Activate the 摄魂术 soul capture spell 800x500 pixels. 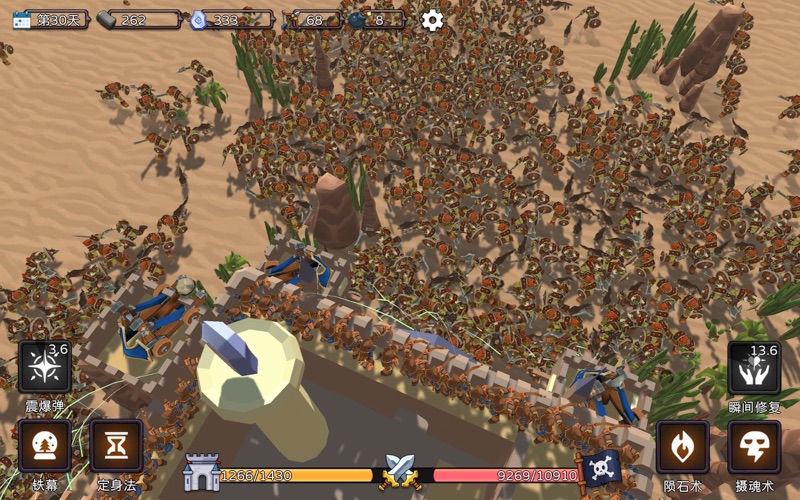[754, 446]
